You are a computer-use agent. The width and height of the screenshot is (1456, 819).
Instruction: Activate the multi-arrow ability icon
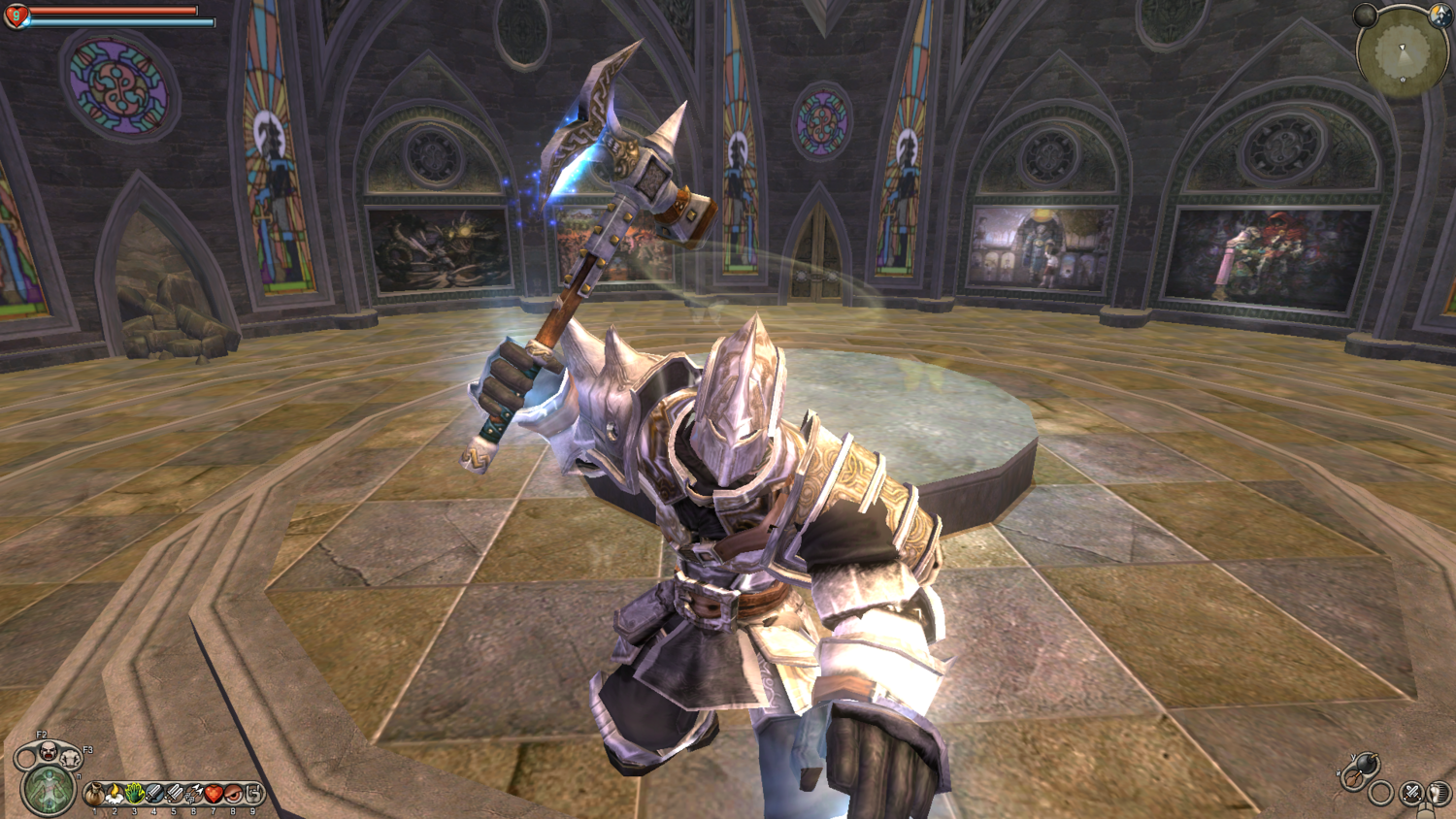[x=194, y=795]
